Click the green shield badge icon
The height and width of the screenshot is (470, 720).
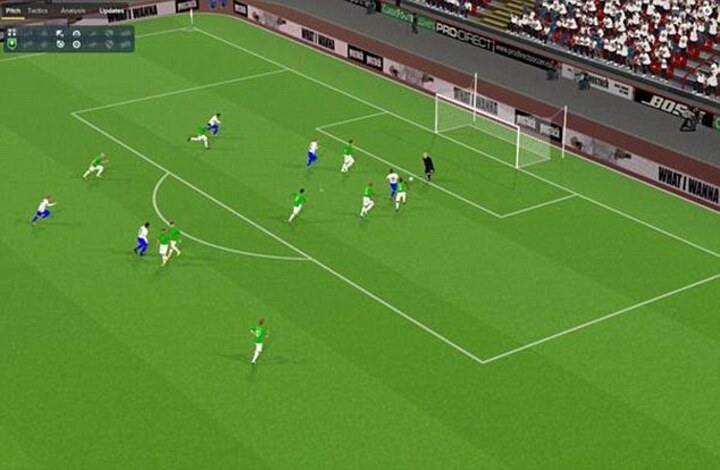coord(12,45)
